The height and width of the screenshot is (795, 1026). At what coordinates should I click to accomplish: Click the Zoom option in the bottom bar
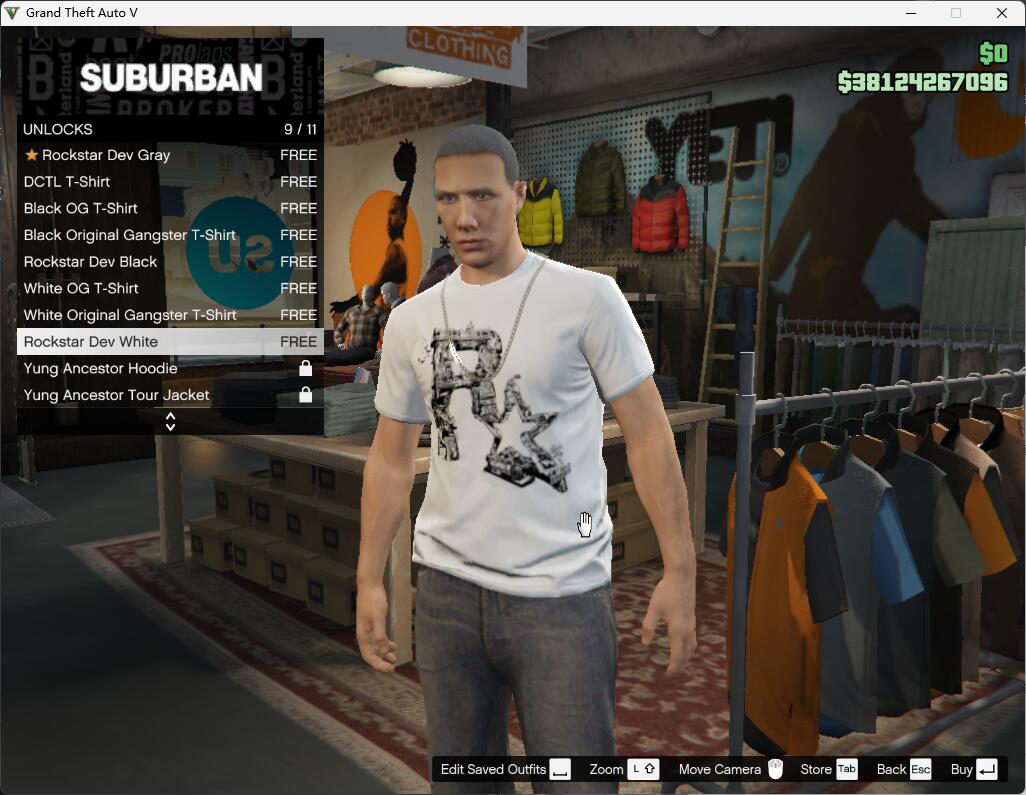click(x=623, y=769)
